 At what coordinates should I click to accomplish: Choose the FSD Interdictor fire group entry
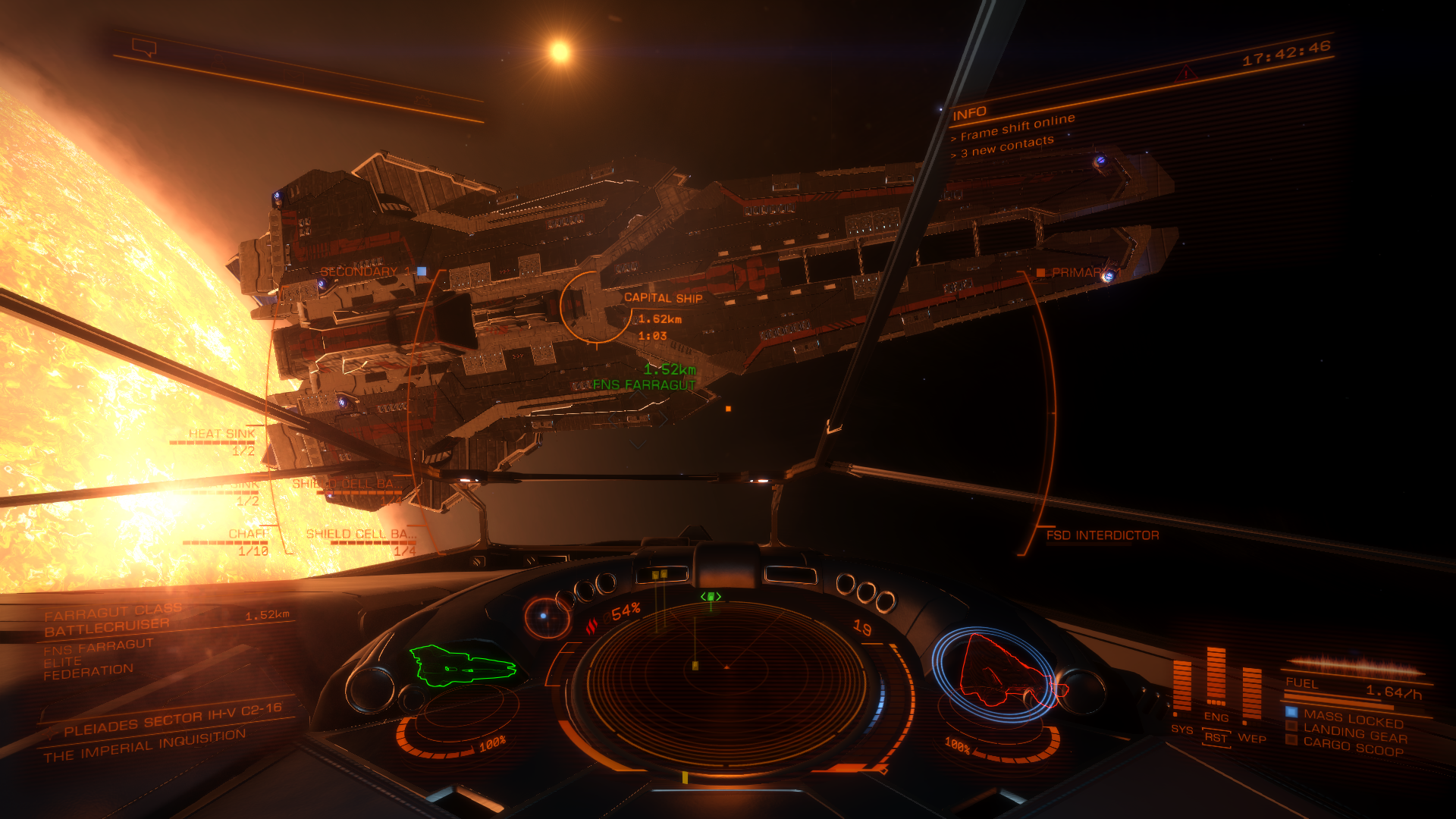point(1102,535)
